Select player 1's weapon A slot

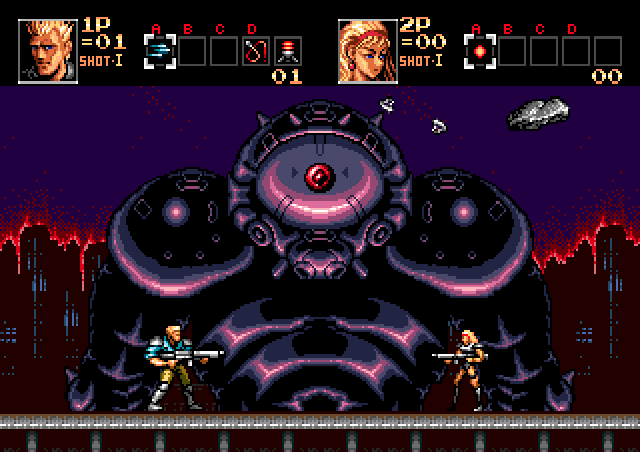tap(159, 49)
